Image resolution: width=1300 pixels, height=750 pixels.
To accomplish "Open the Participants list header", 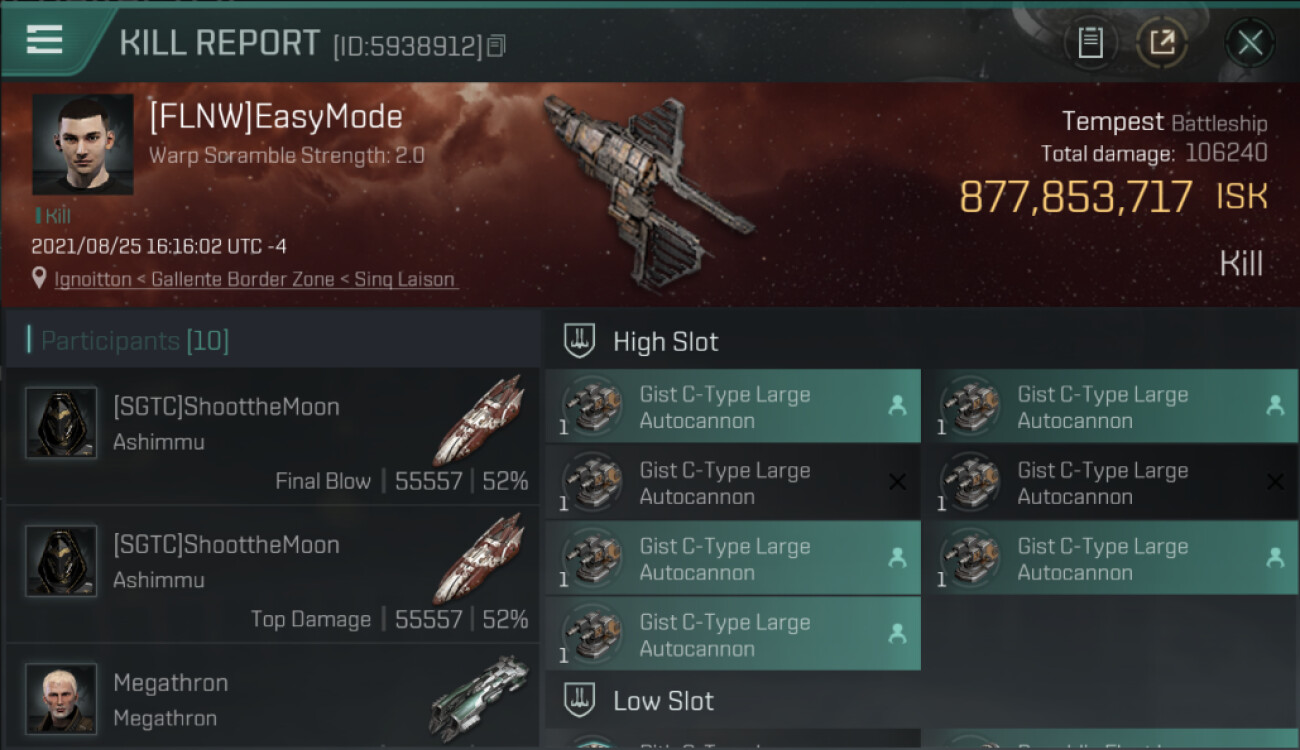I will [x=135, y=341].
